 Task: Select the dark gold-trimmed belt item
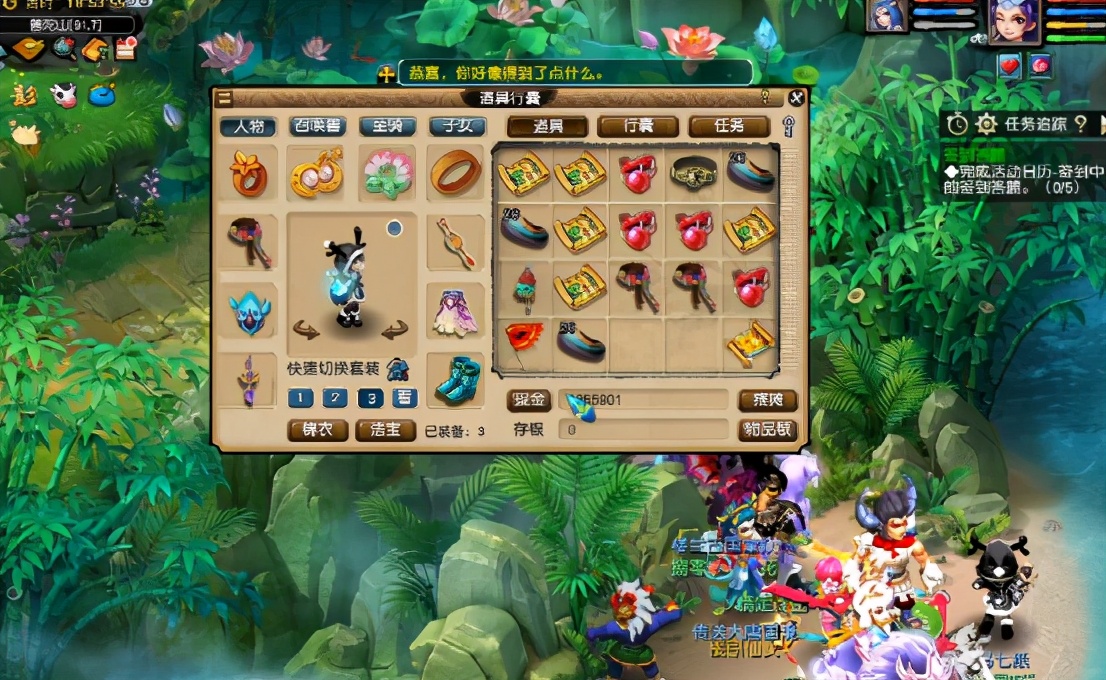tap(693, 173)
